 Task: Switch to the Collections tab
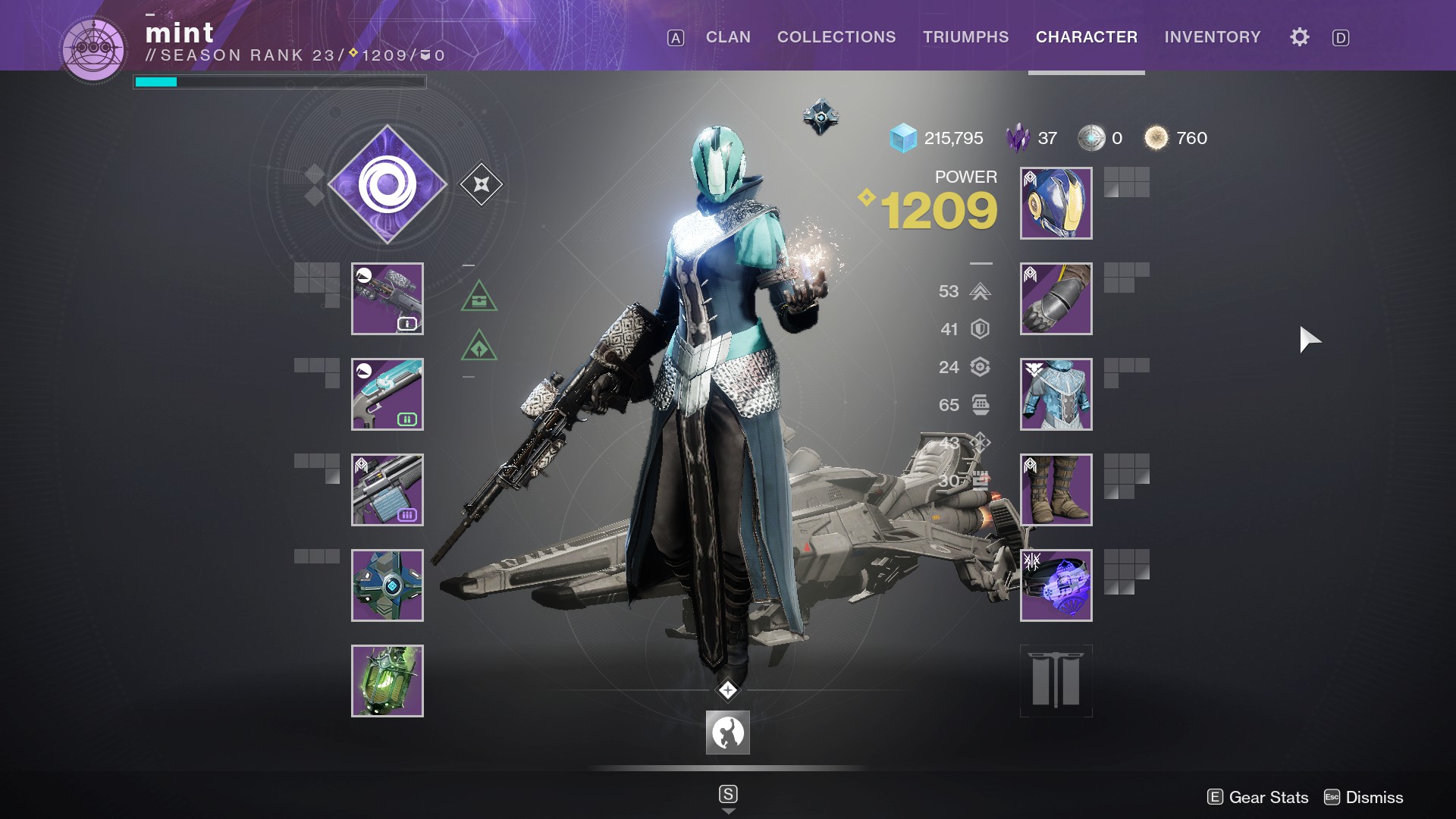[836, 37]
